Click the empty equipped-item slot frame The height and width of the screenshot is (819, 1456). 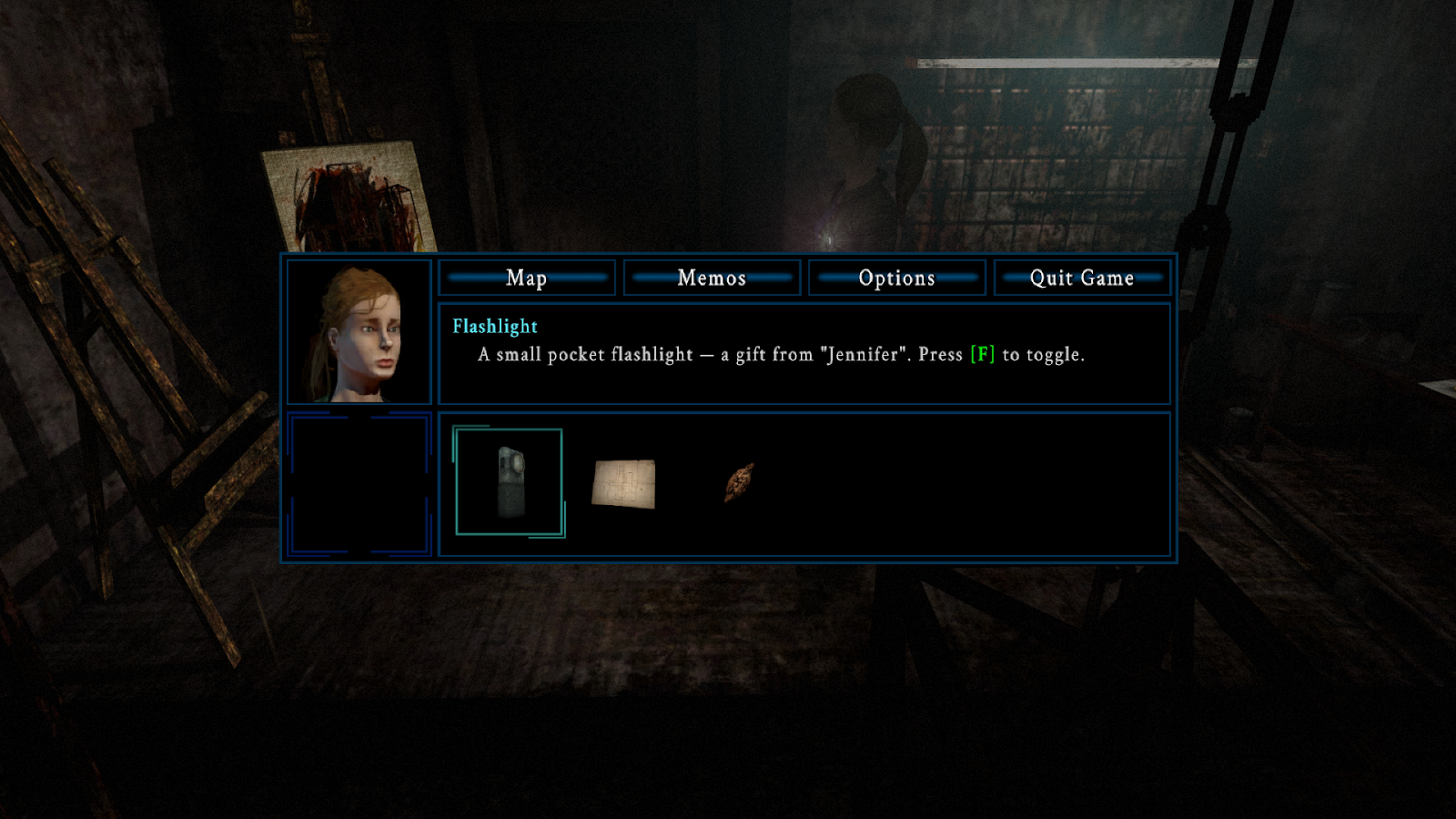[x=360, y=484]
